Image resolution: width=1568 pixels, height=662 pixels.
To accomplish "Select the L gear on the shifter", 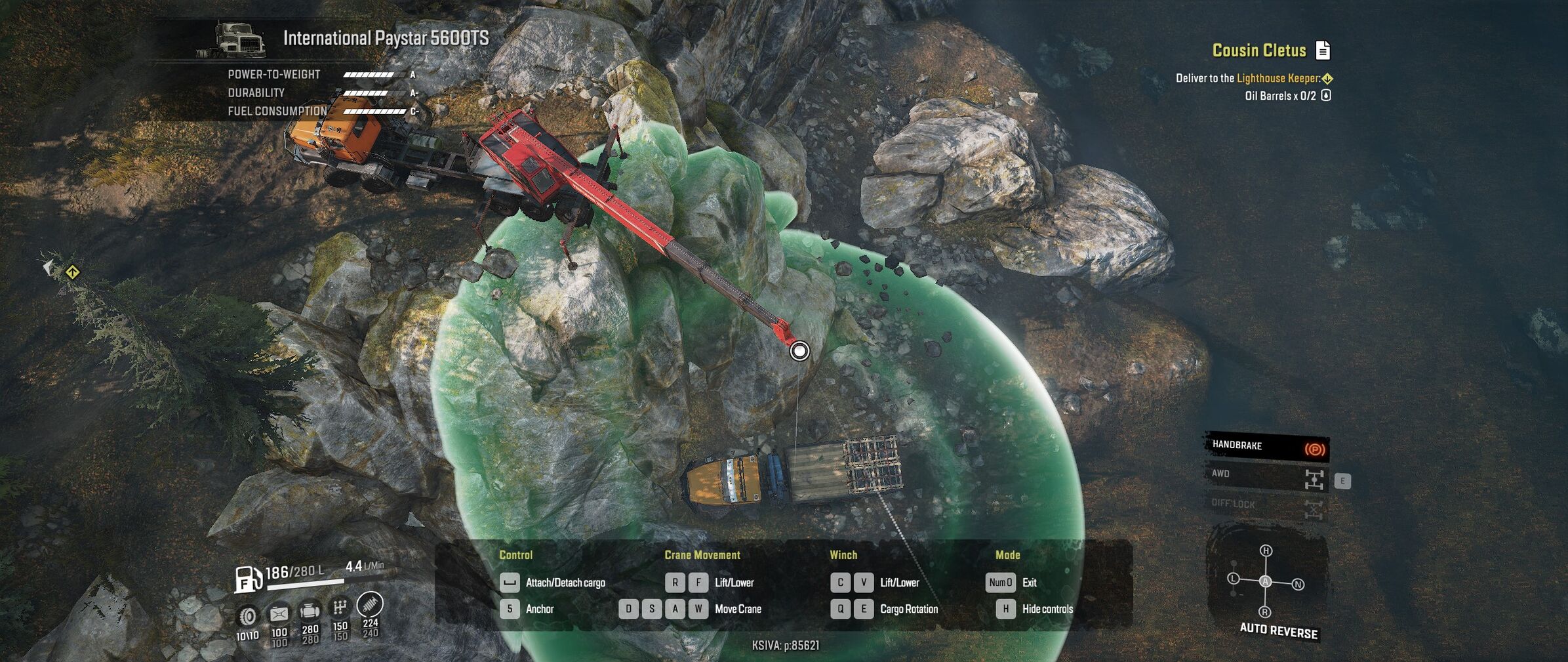I will coord(1233,579).
